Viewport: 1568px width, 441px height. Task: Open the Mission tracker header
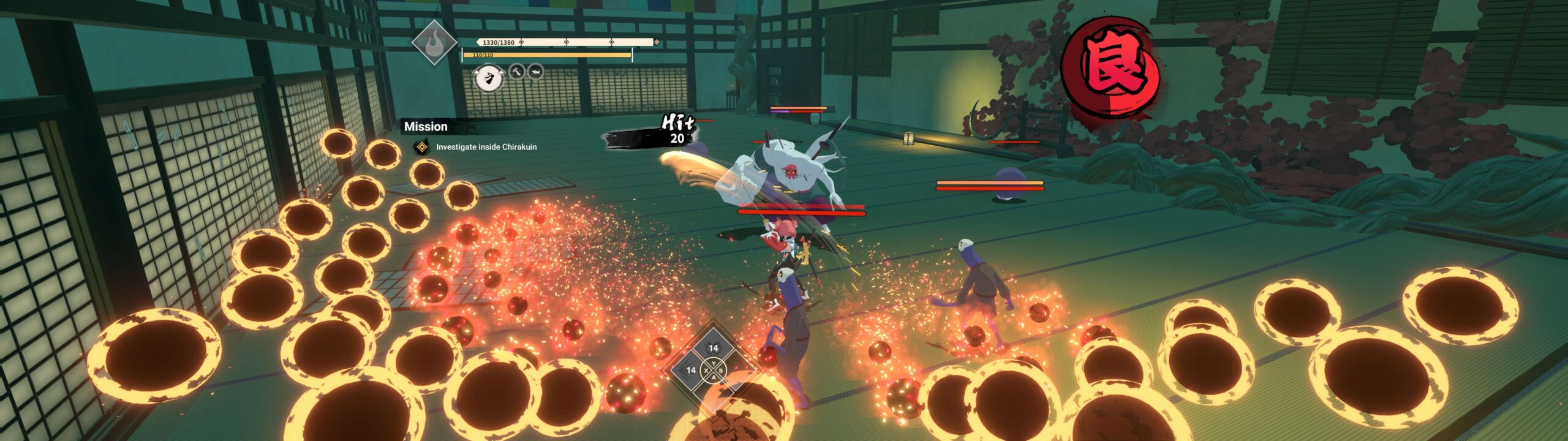click(x=426, y=127)
